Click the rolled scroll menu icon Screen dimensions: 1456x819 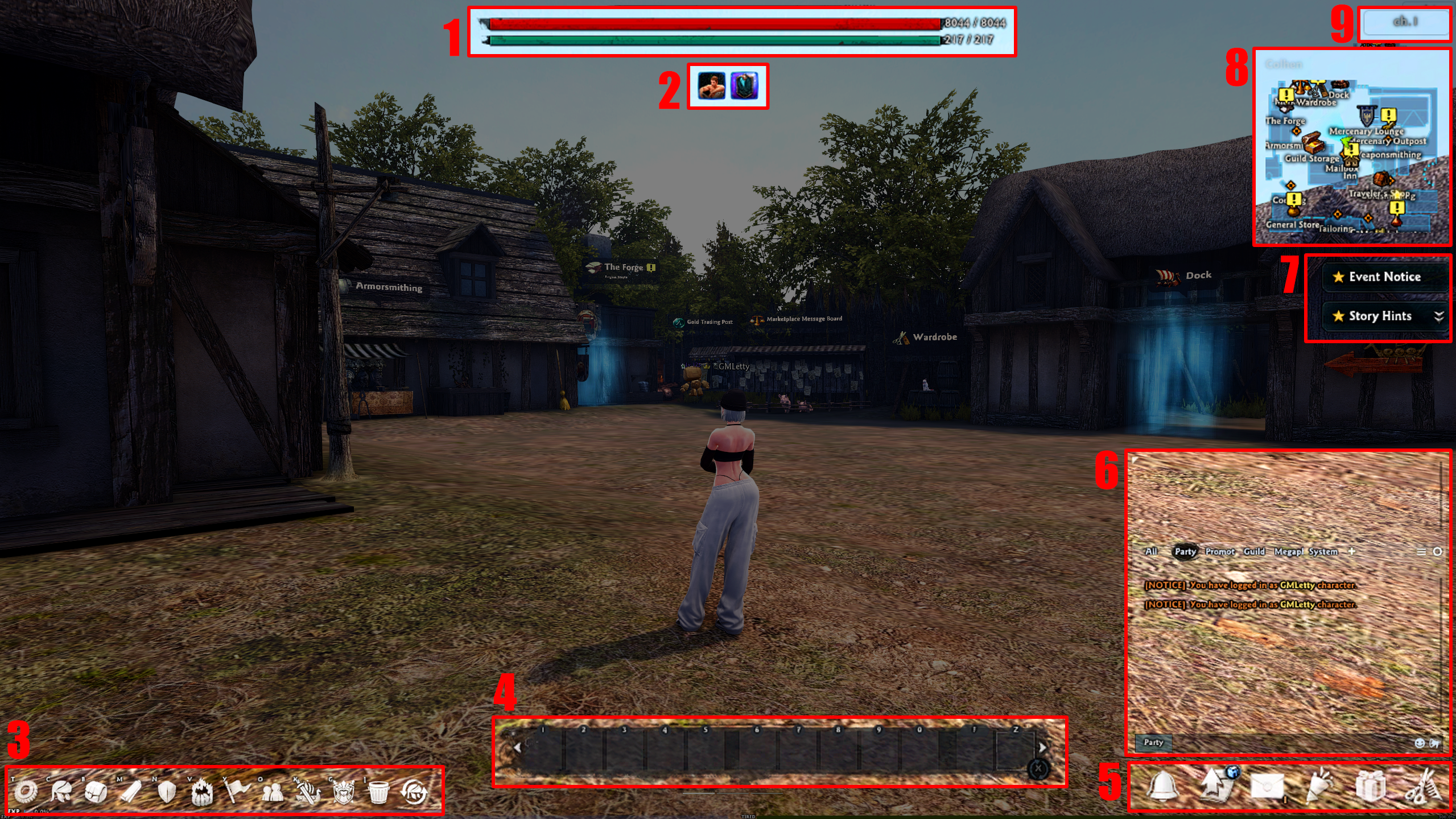tap(130, 791)
